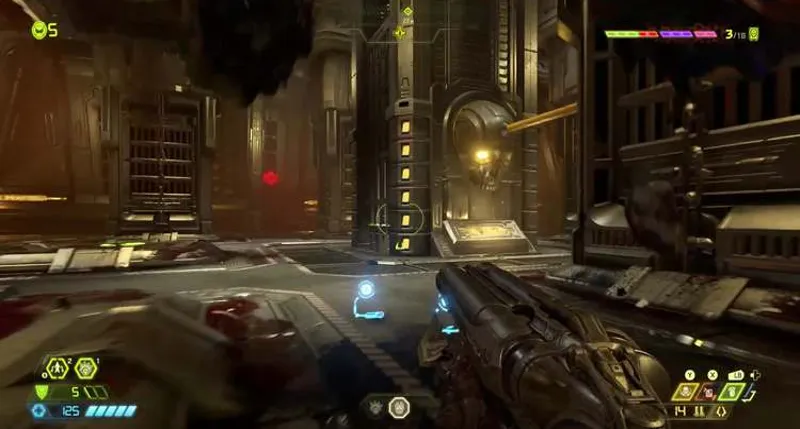Click the hexagonal rune icon at bottom center
800x429 pixels.
(398, 407)
